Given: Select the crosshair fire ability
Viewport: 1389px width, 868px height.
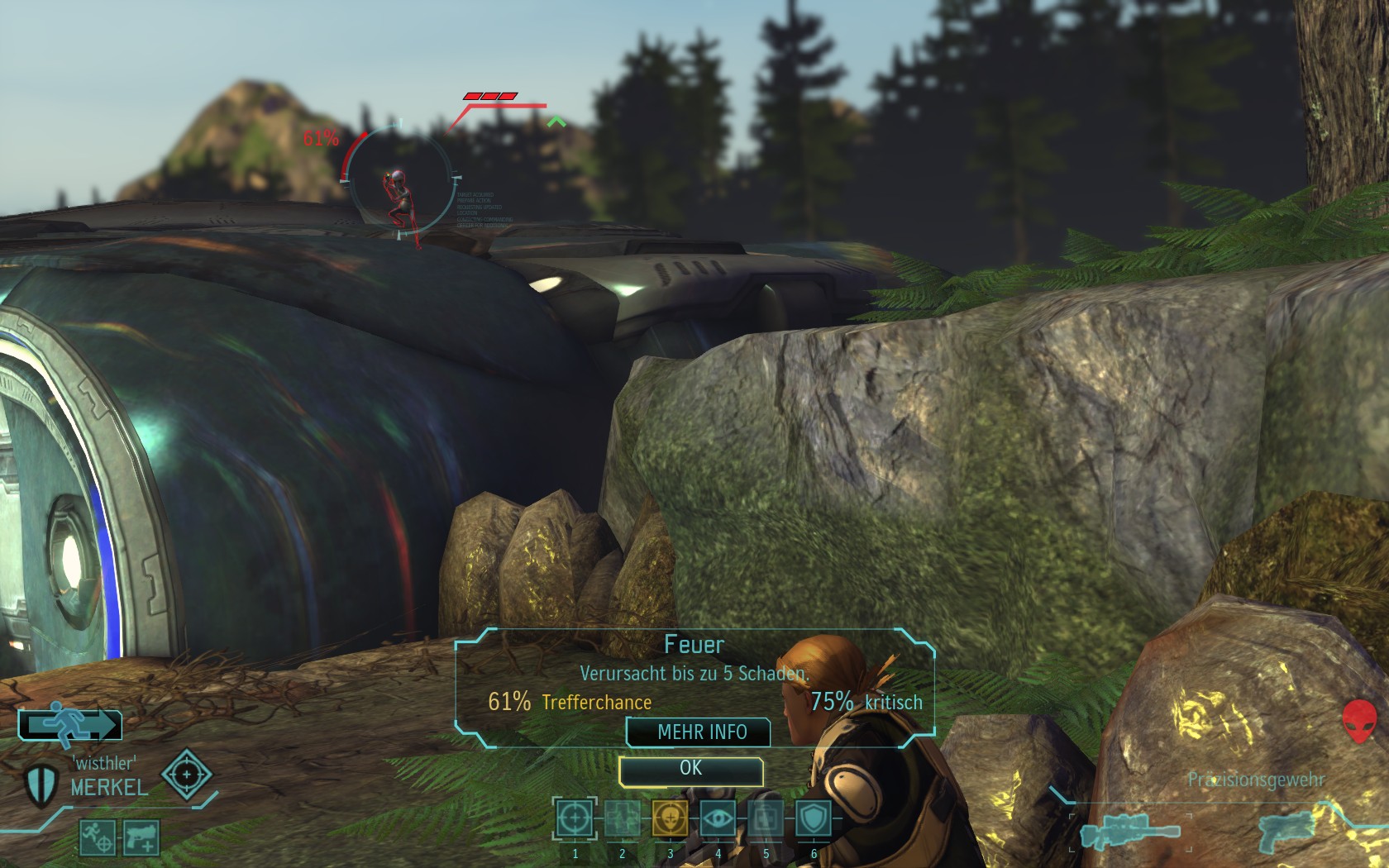Looking at the screenshot, I should coord(575,819).
